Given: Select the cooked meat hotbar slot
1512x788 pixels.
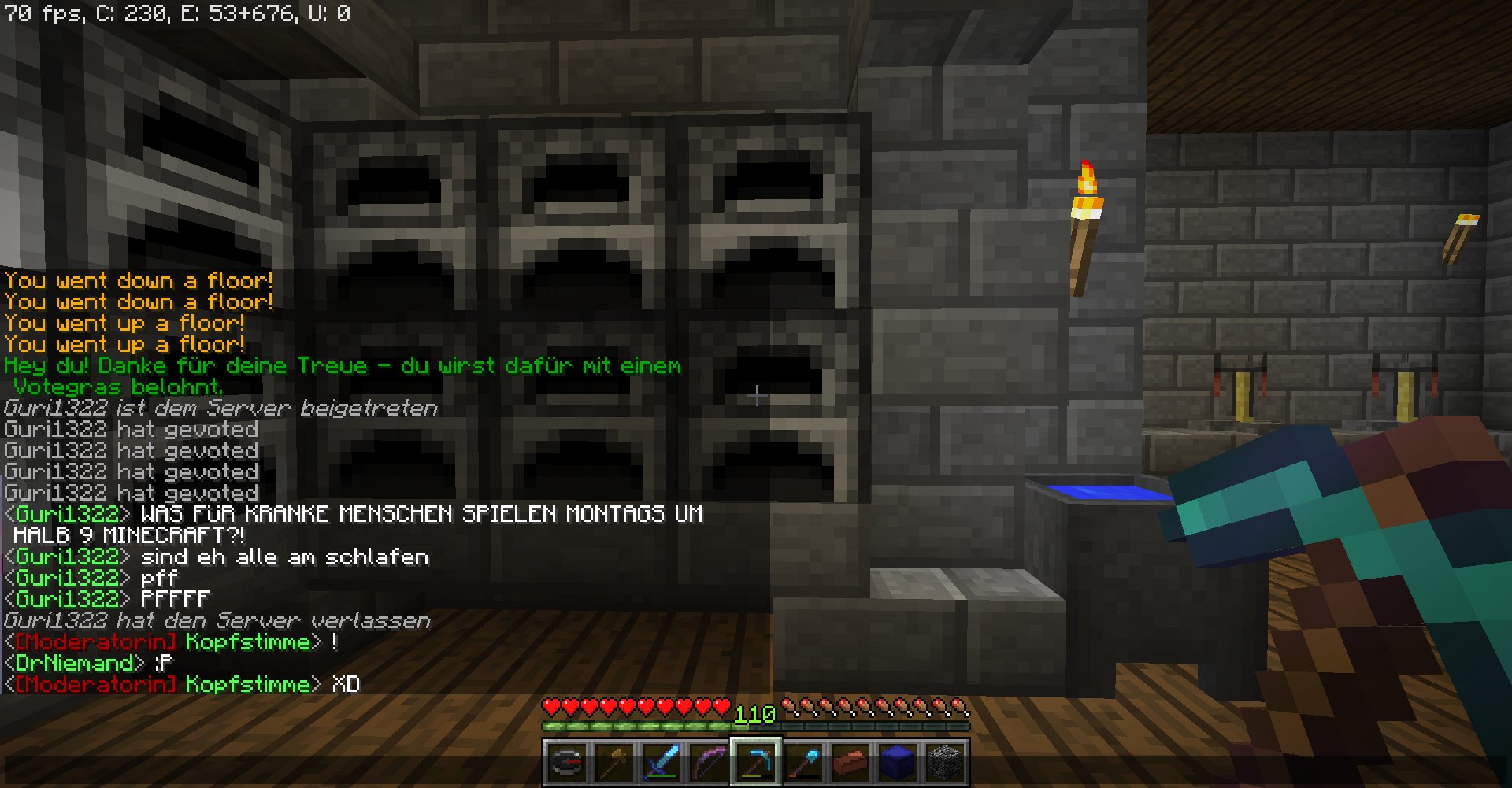Looking at the screenshot, I should coord(850,762).
